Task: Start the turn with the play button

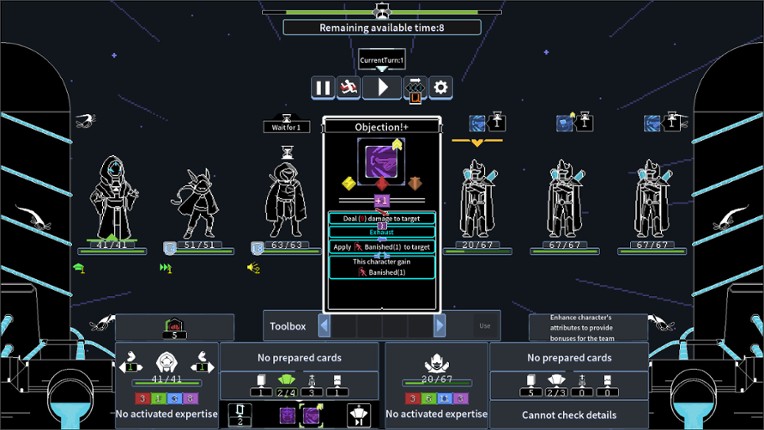Action: click(381, 88)
